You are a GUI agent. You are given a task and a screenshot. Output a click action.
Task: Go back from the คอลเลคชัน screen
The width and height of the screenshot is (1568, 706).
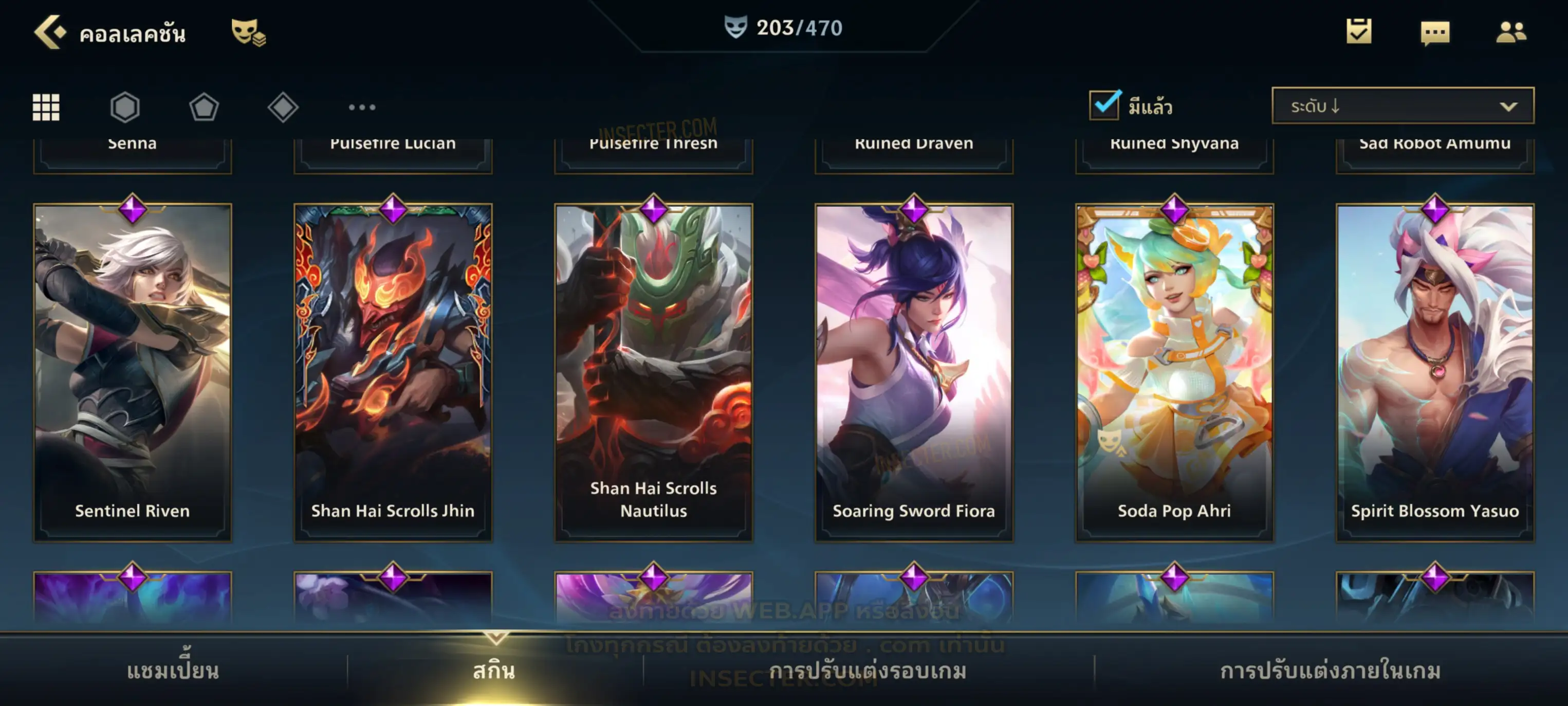click(50, 32)
